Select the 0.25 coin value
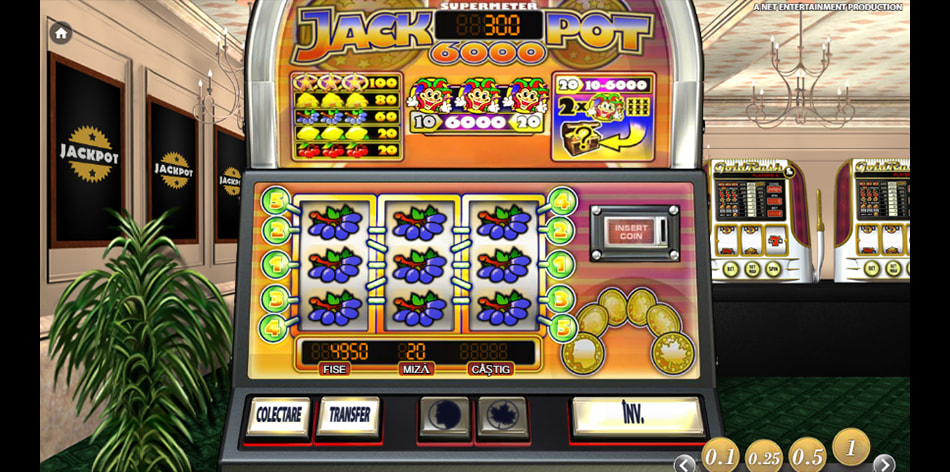 [764, 457]
